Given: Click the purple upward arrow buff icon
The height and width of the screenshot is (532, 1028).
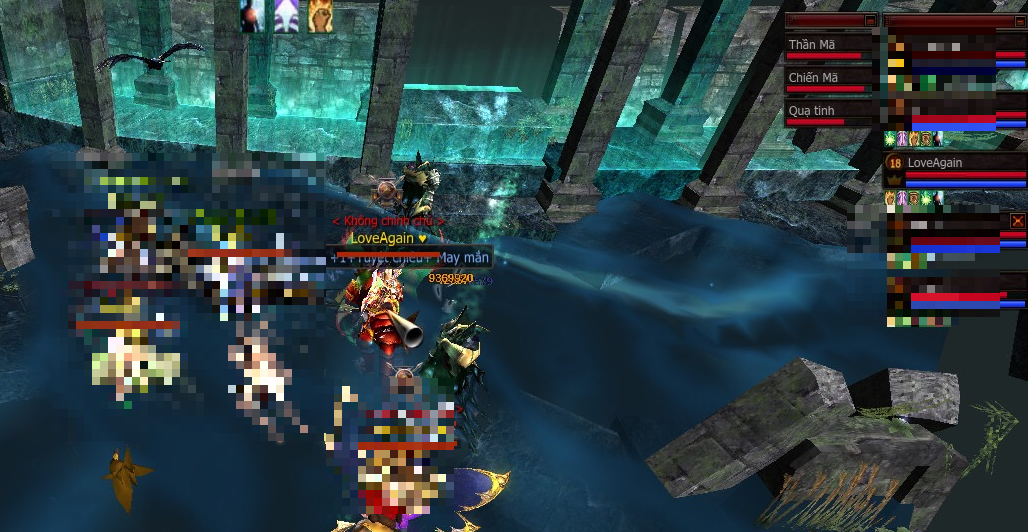Looking at the screenshot, I should pos(286,16).
